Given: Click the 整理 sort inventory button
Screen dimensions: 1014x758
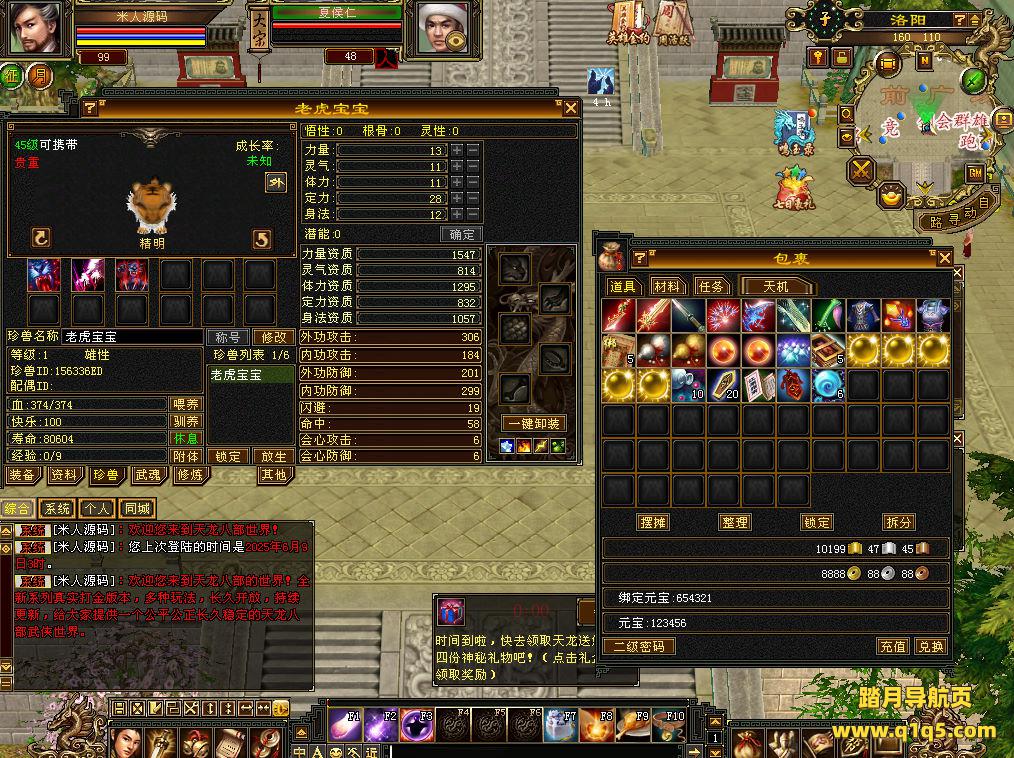Looking at the screenshot, I should (x=734, y=522).
